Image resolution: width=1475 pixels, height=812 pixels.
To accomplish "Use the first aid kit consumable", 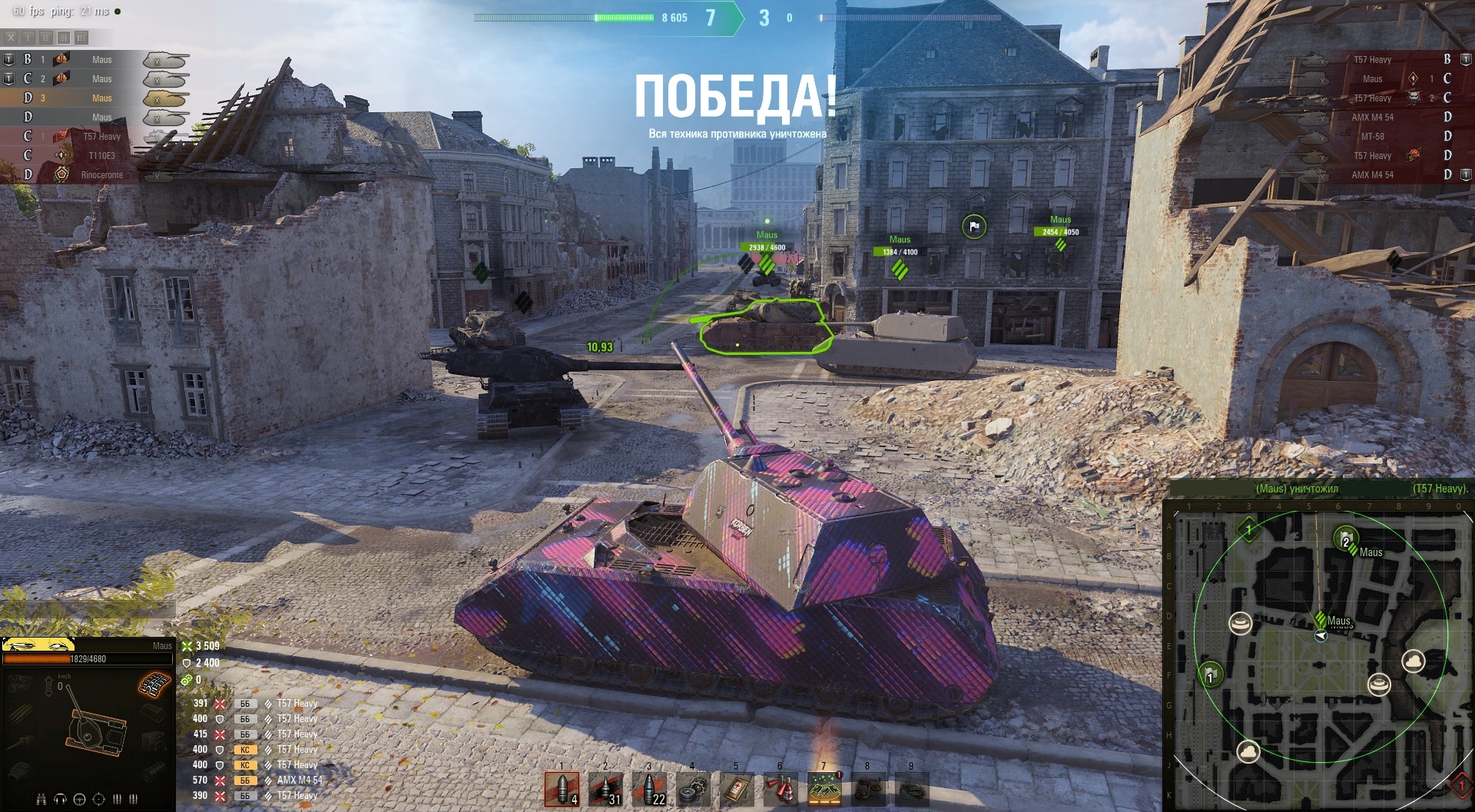I will coord(737,790).
